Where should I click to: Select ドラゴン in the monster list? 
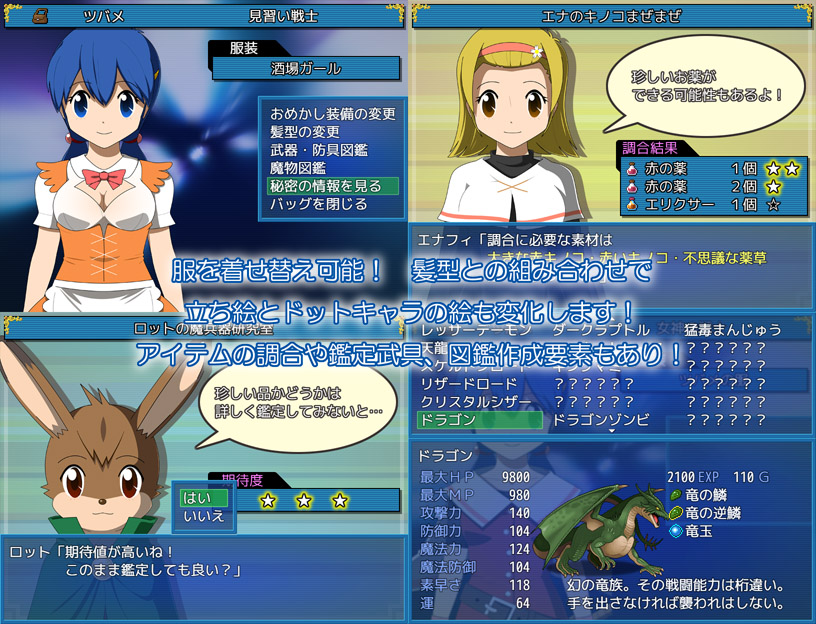pos(479,420)
